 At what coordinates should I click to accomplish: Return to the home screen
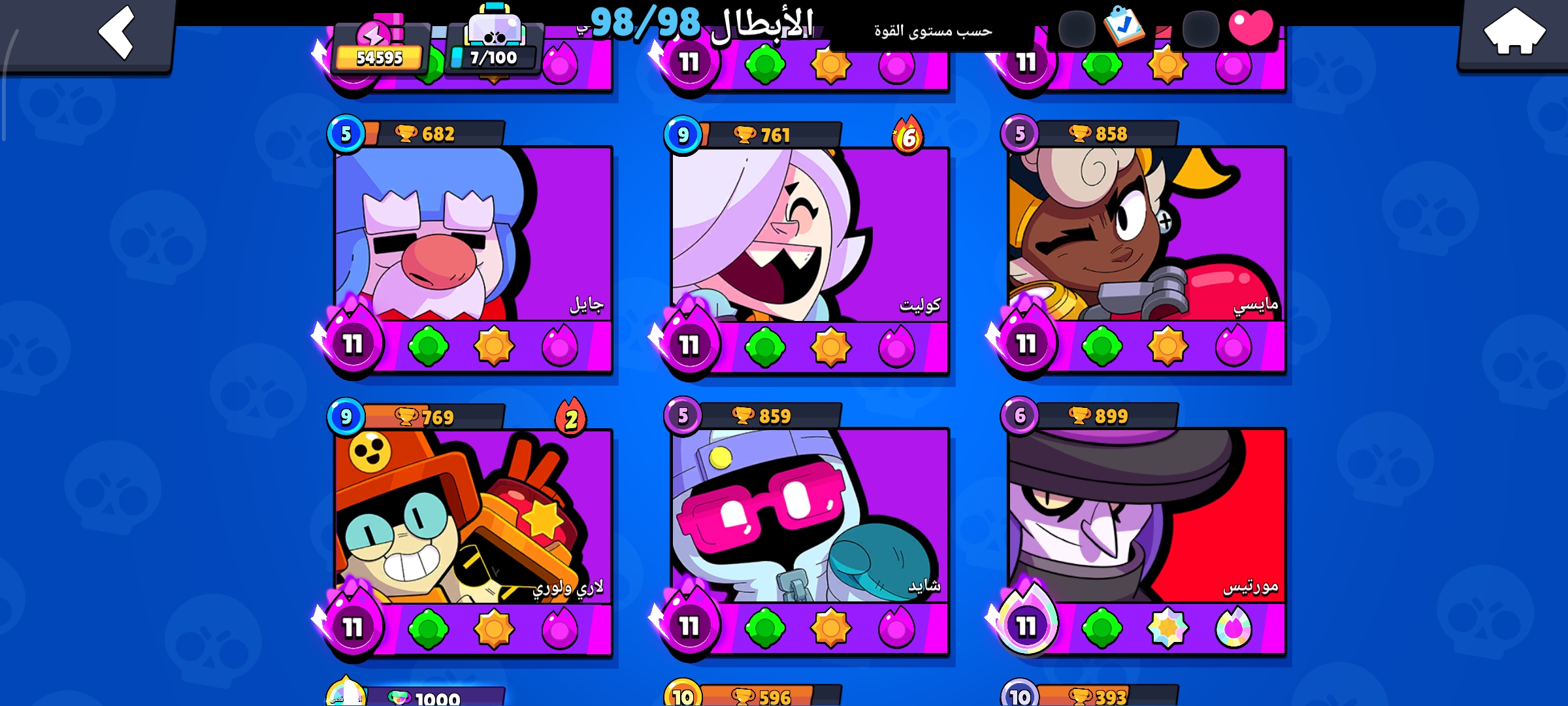(x=1514, y=33)
